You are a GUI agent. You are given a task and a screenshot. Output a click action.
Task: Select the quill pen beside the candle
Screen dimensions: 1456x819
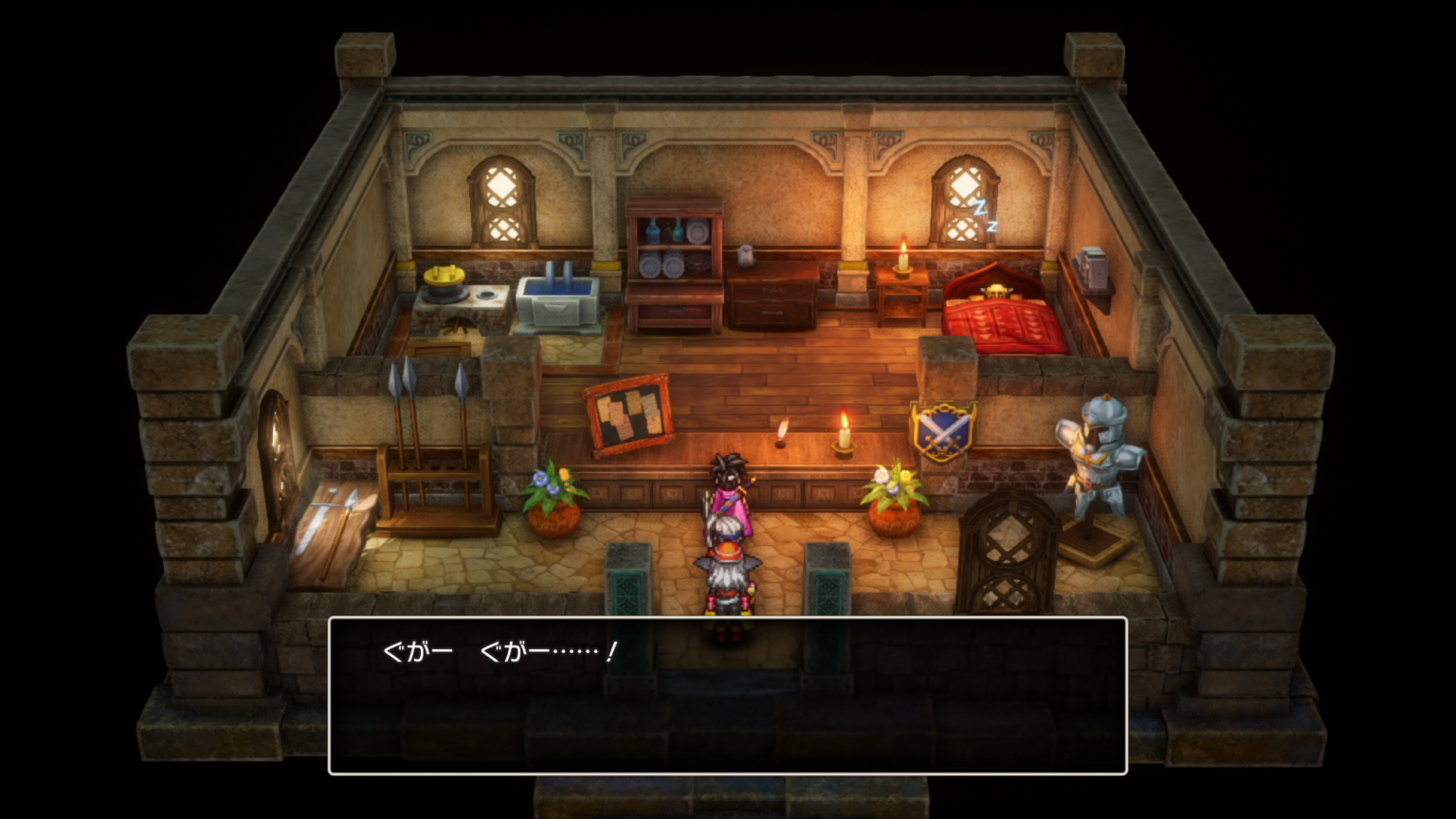pos(779,431)
